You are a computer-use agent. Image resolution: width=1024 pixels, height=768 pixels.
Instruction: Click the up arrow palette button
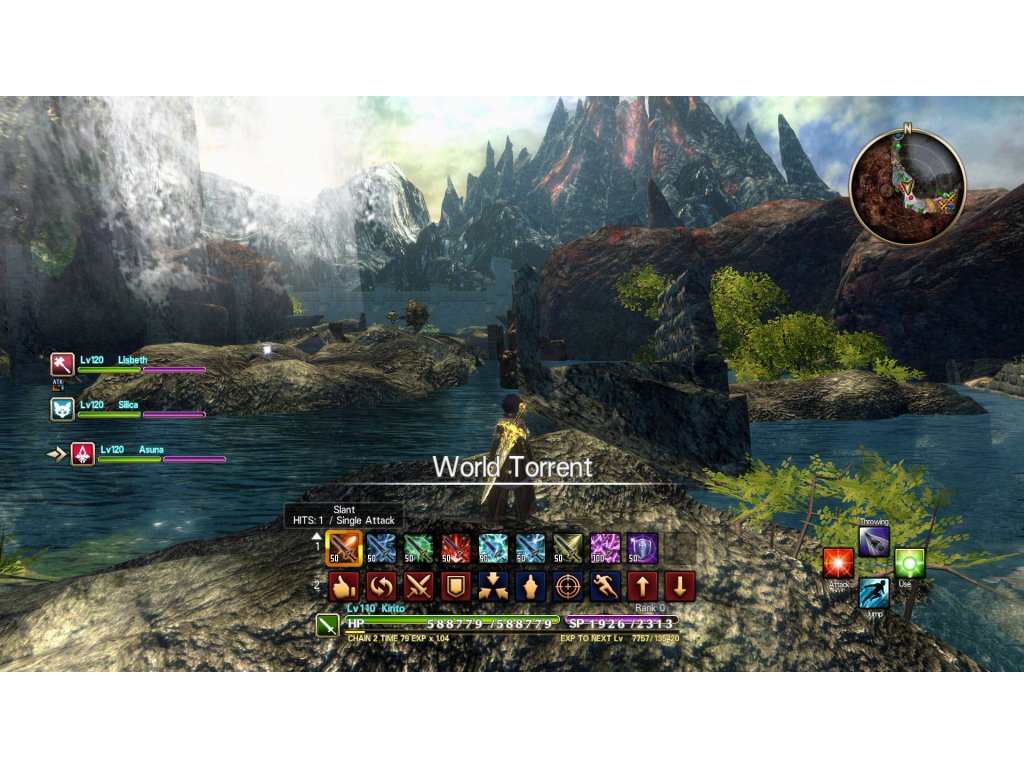642,586
